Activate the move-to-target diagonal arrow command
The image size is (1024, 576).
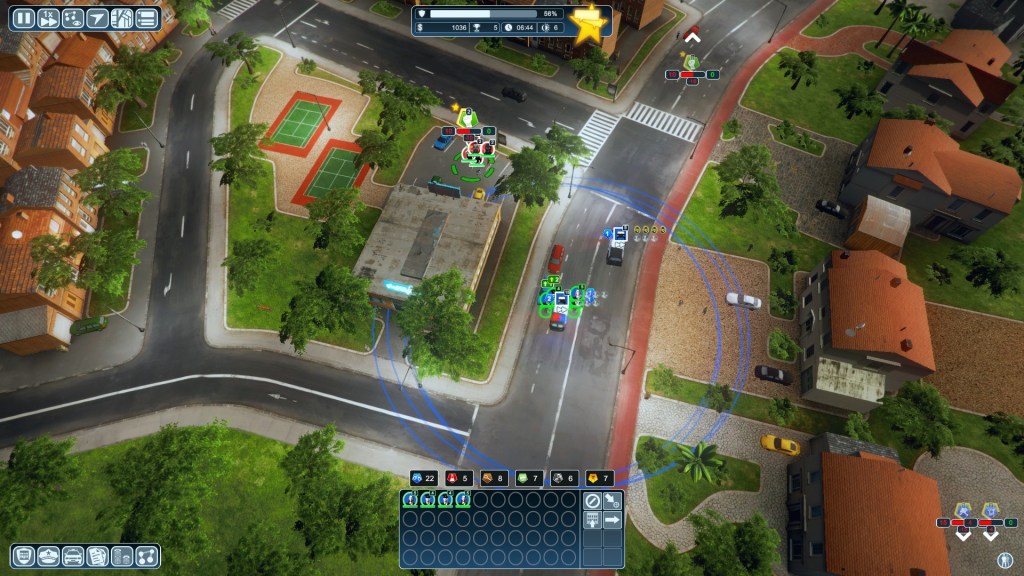[x=612, y=500]
